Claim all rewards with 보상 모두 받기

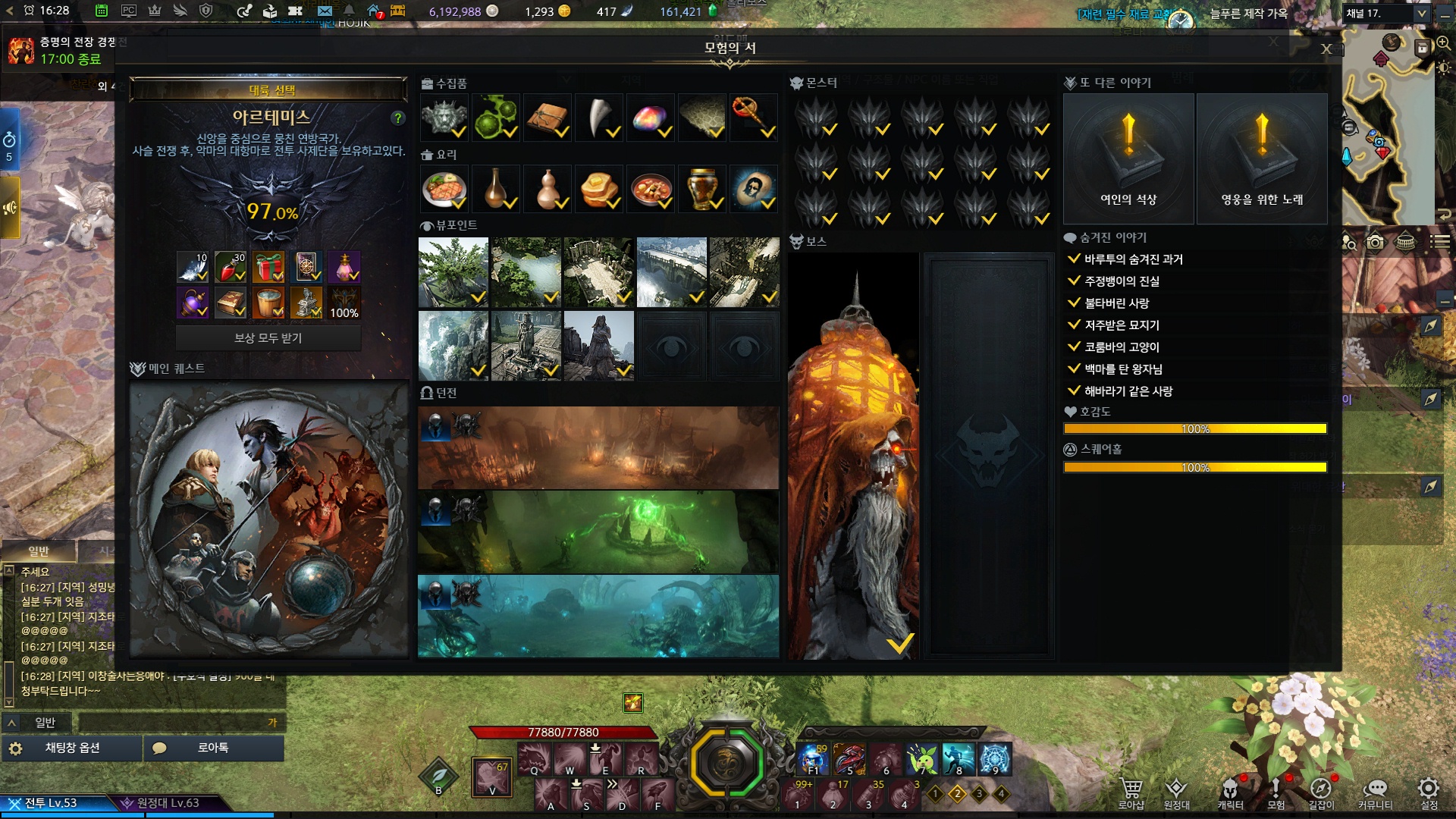click(268, 338)
